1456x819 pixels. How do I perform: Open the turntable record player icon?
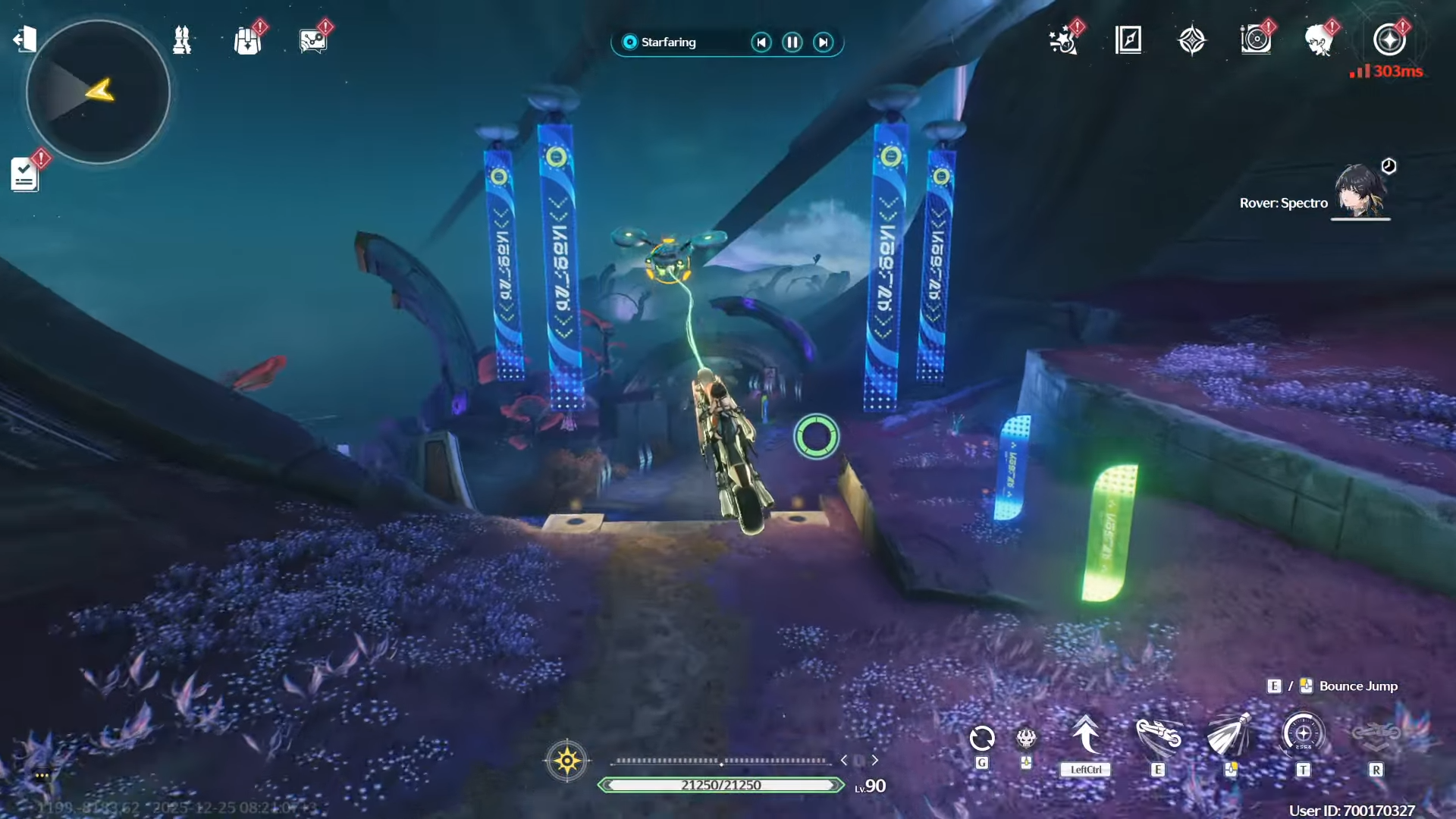click(x=1256, y=39)
